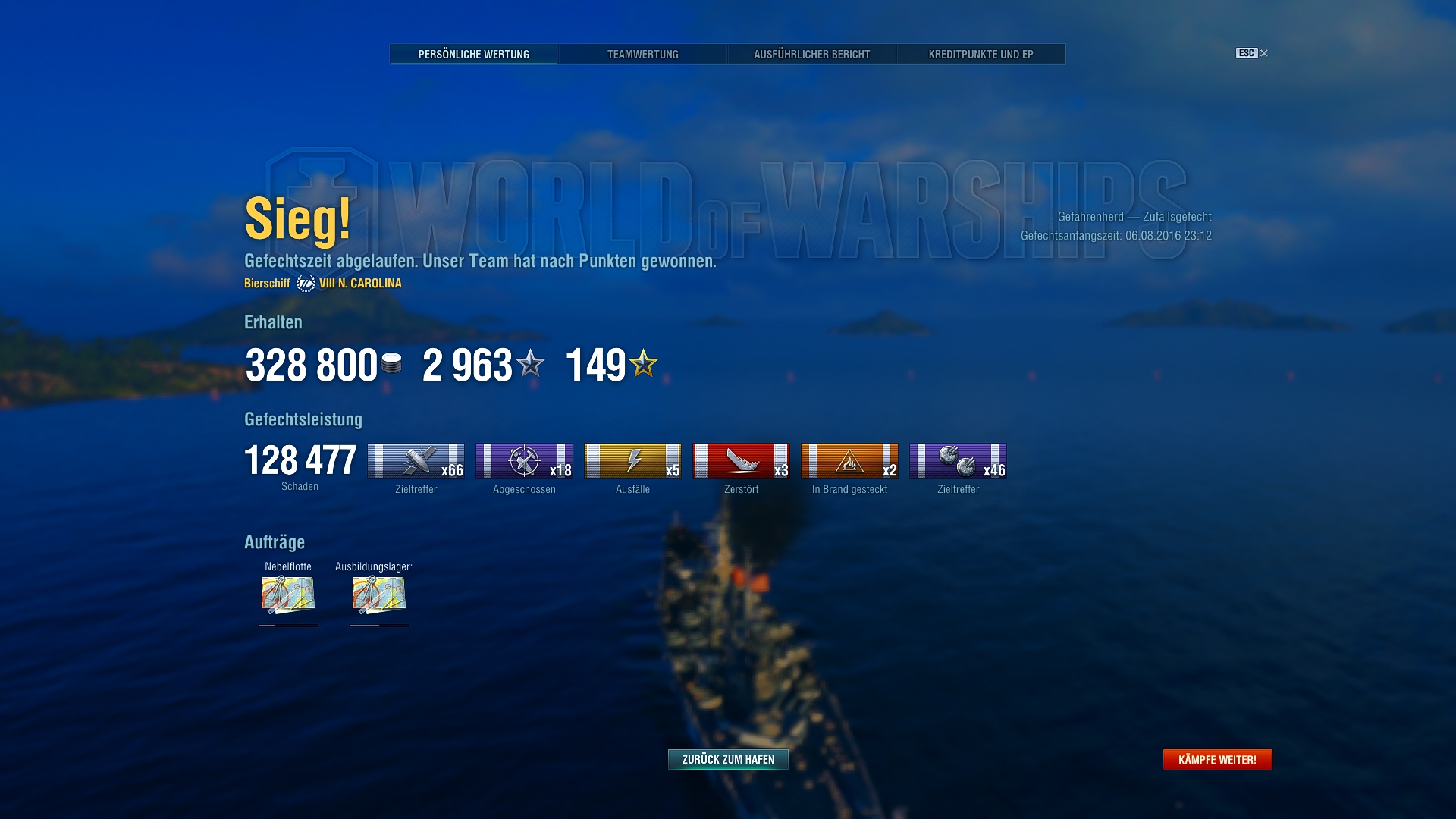Screen dimensions: 1456x819
Task: Select the Zerstört x3 ribbon
Action: tap(741, 461)
